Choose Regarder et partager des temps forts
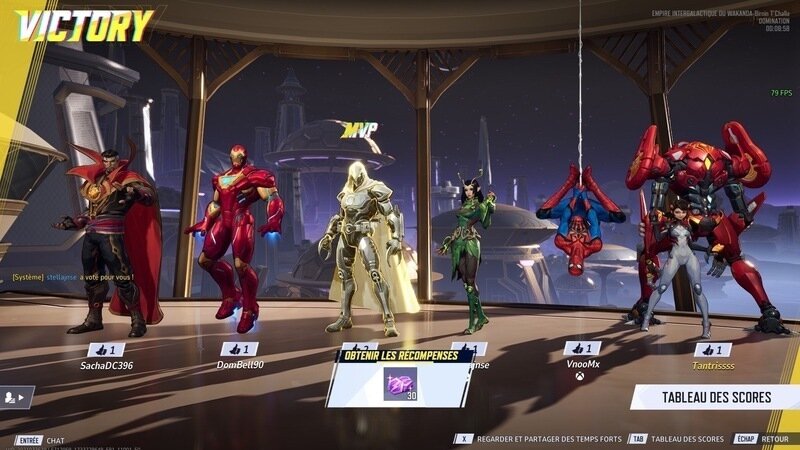This screenshot has width=800, height=450. pos(547,439)
